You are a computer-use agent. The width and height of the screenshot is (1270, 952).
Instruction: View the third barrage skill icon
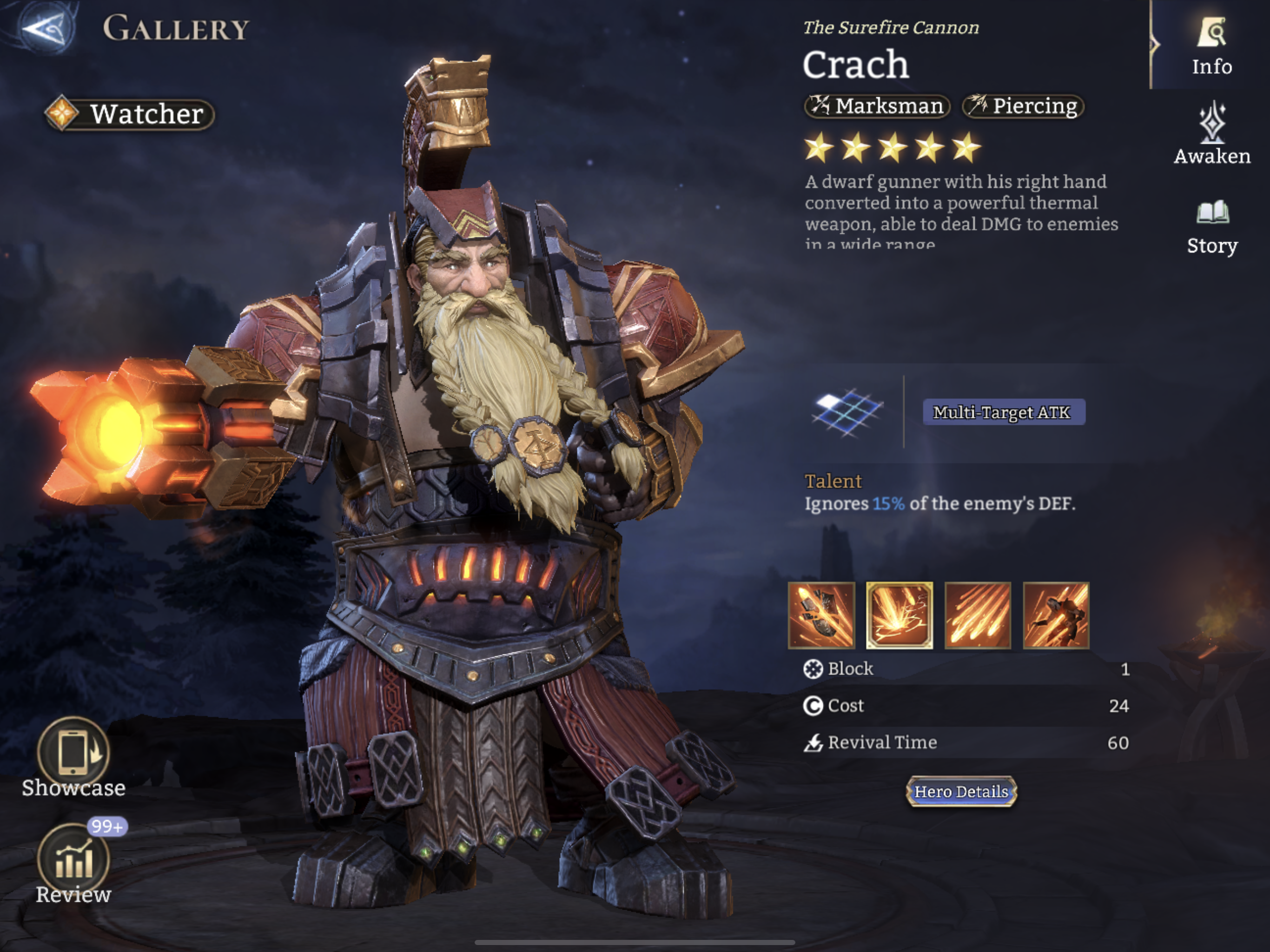coord(978,615)
